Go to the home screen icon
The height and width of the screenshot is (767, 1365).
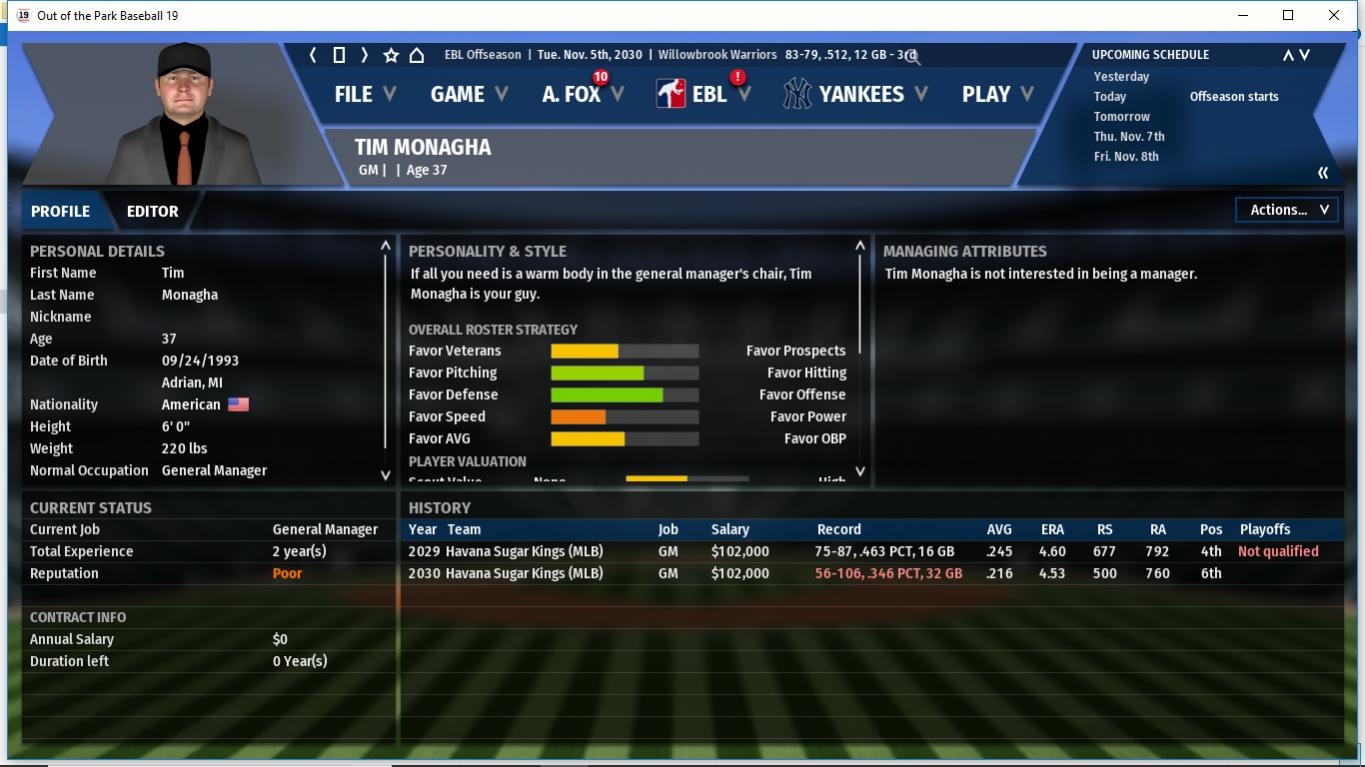[417, 55]
